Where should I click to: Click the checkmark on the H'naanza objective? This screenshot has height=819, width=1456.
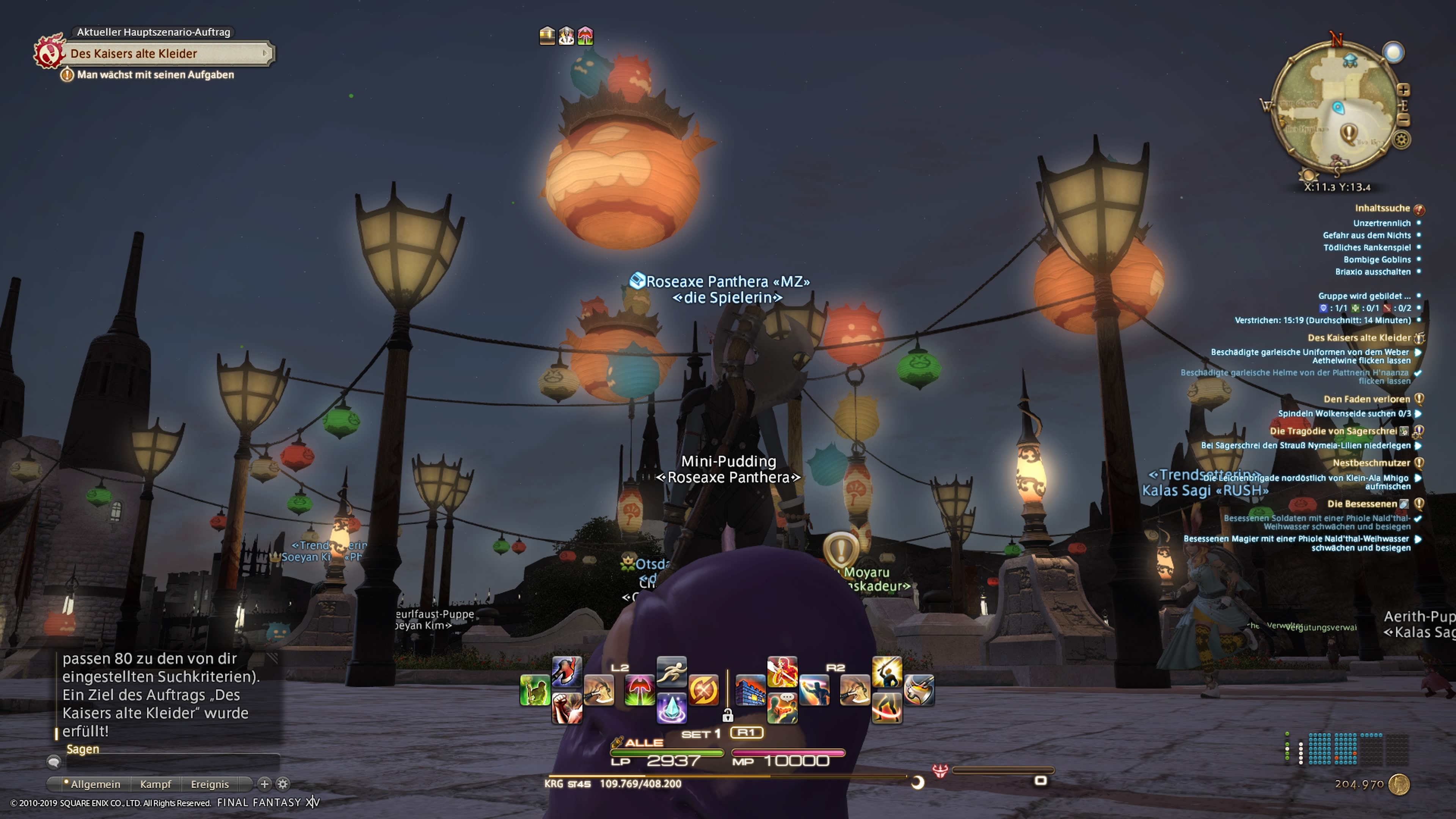point(1418,372)
